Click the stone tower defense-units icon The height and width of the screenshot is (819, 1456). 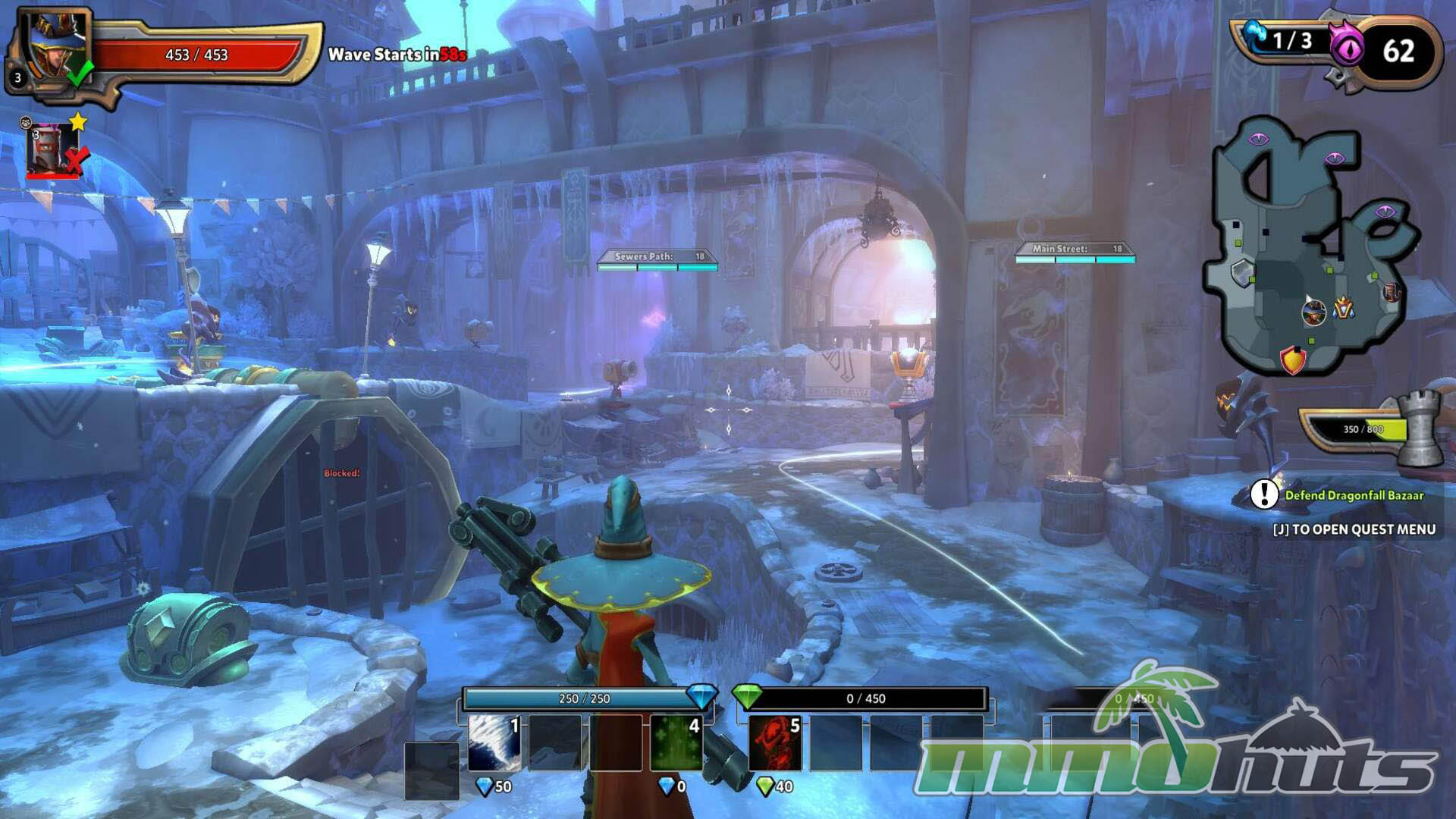(1419, 428)
